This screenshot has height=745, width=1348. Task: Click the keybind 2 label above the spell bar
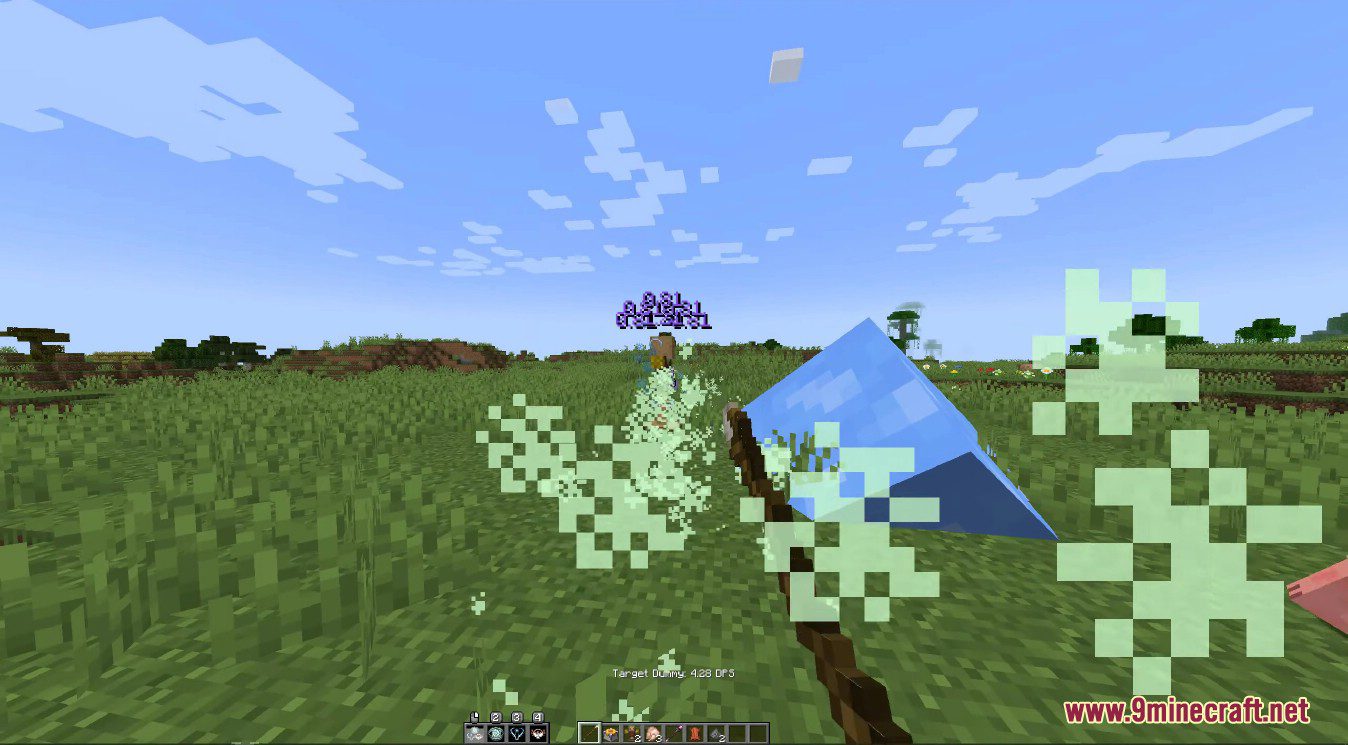496,717
